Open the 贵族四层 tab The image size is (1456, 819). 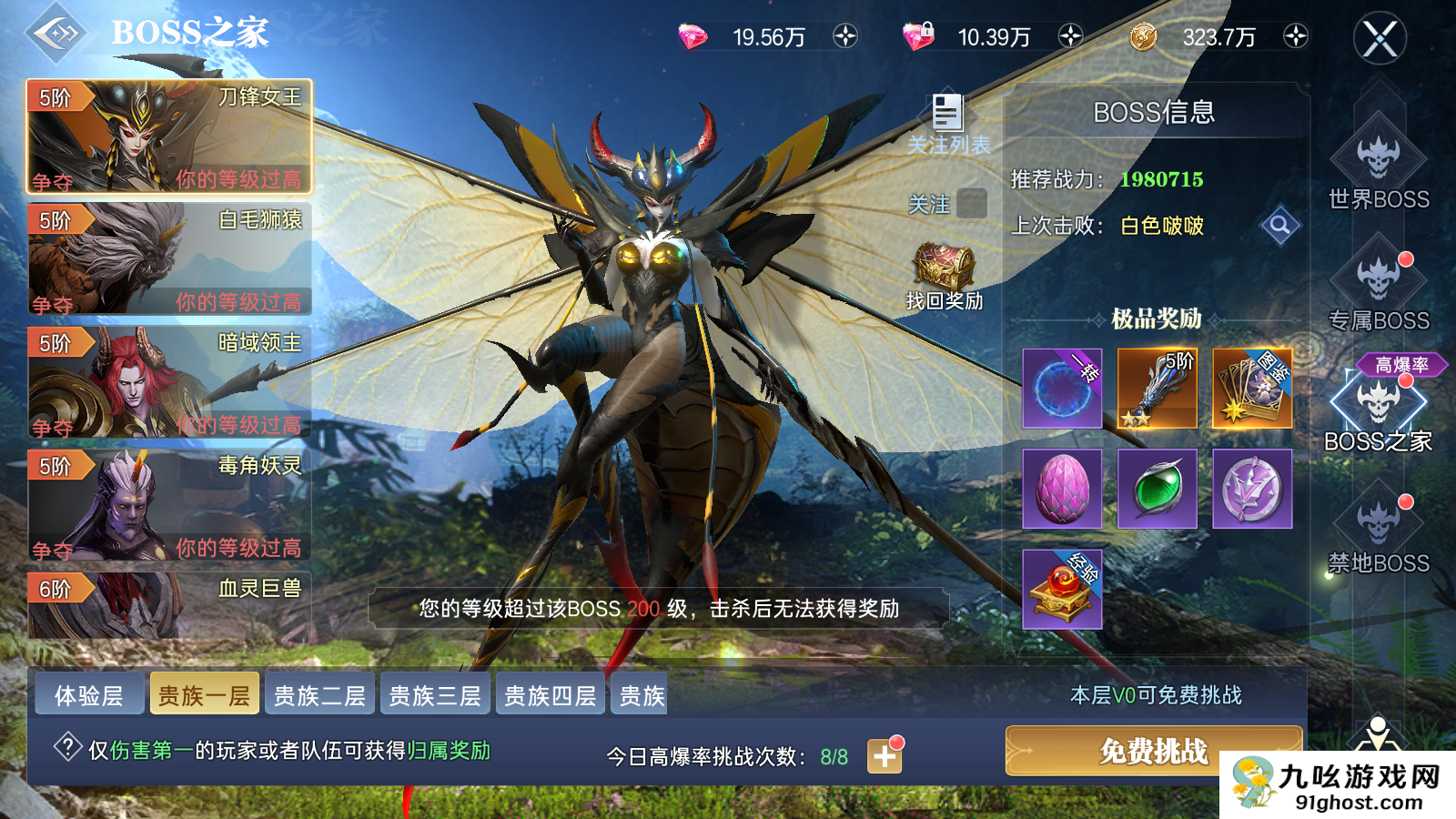coord(548,694)
